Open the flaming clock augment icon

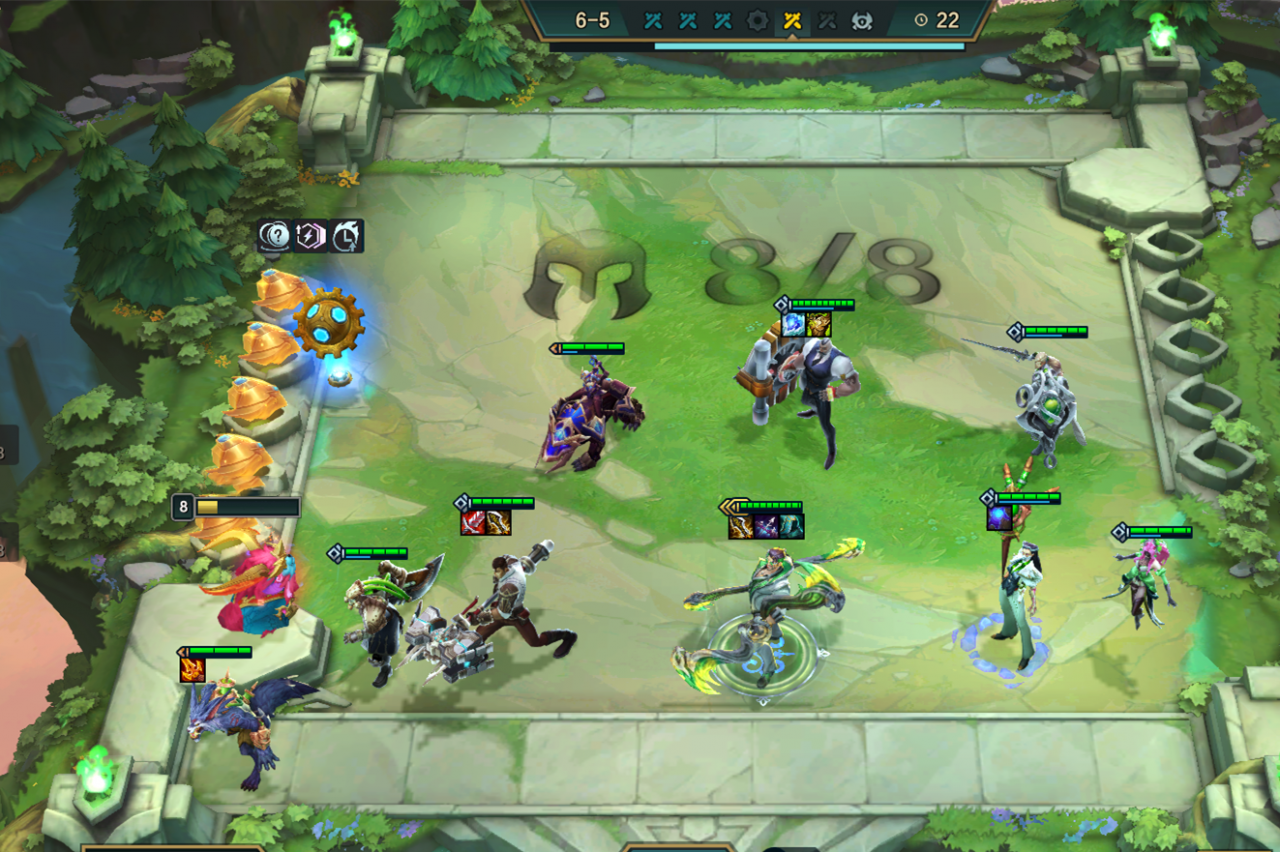click(x=347, y=236)
